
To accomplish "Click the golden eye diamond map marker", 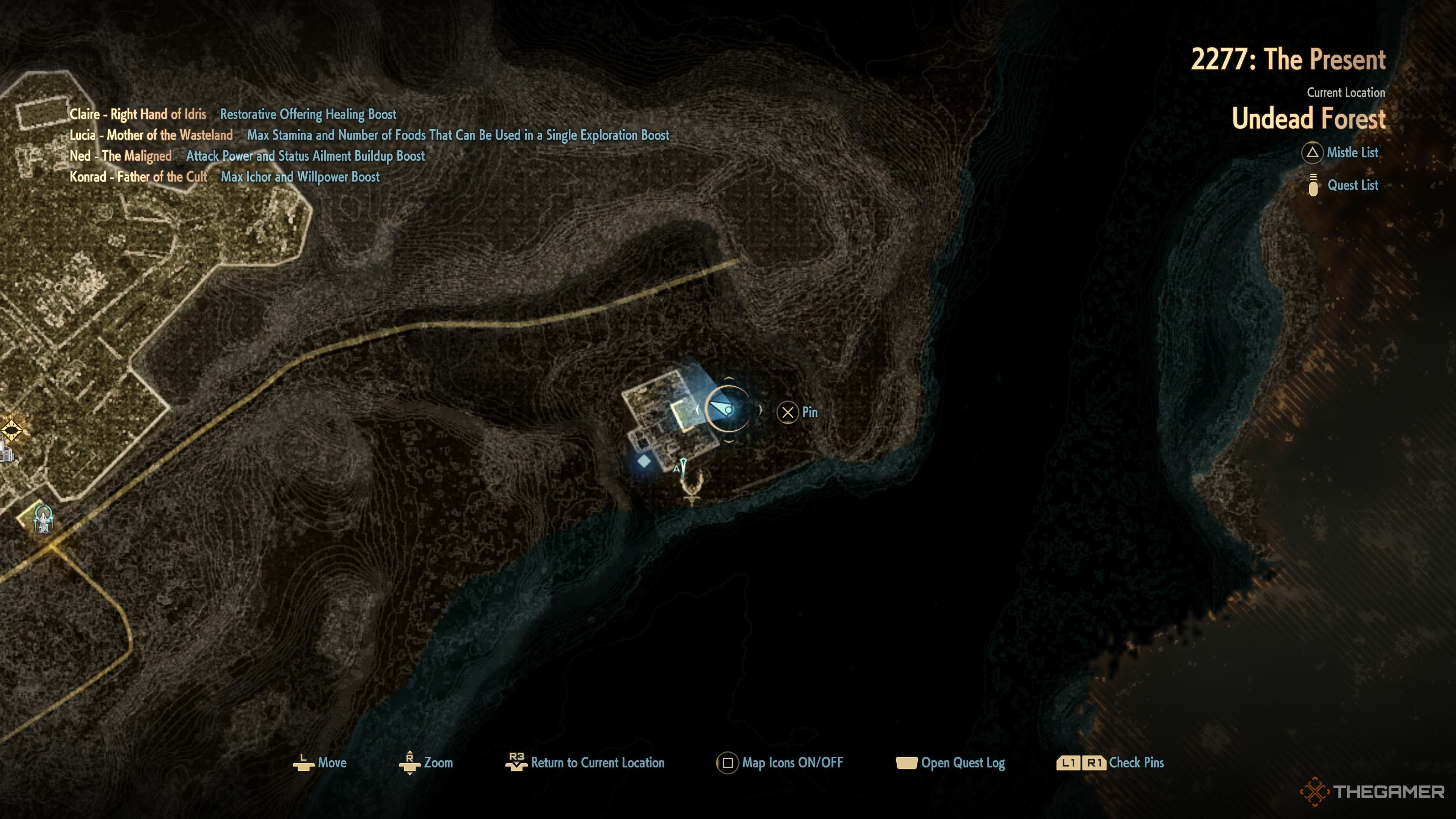I will click(x=11, y=431).
